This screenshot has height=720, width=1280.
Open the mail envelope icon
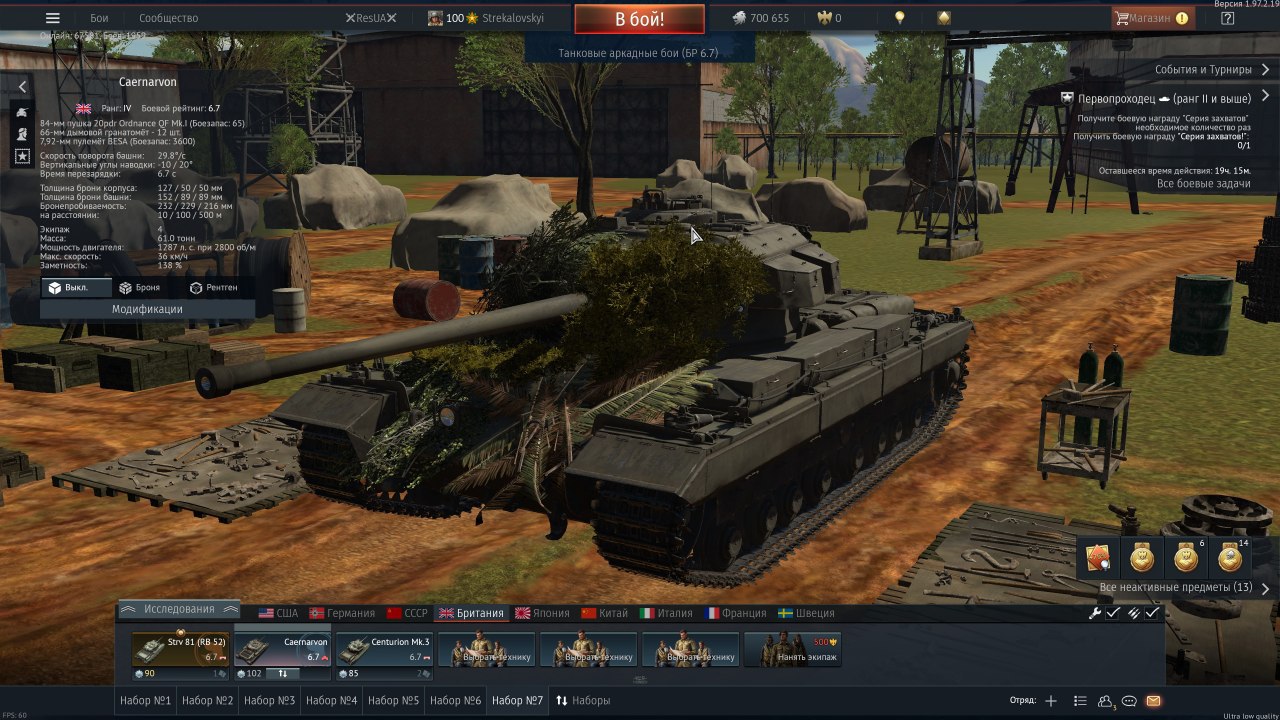pos(1153,701)
